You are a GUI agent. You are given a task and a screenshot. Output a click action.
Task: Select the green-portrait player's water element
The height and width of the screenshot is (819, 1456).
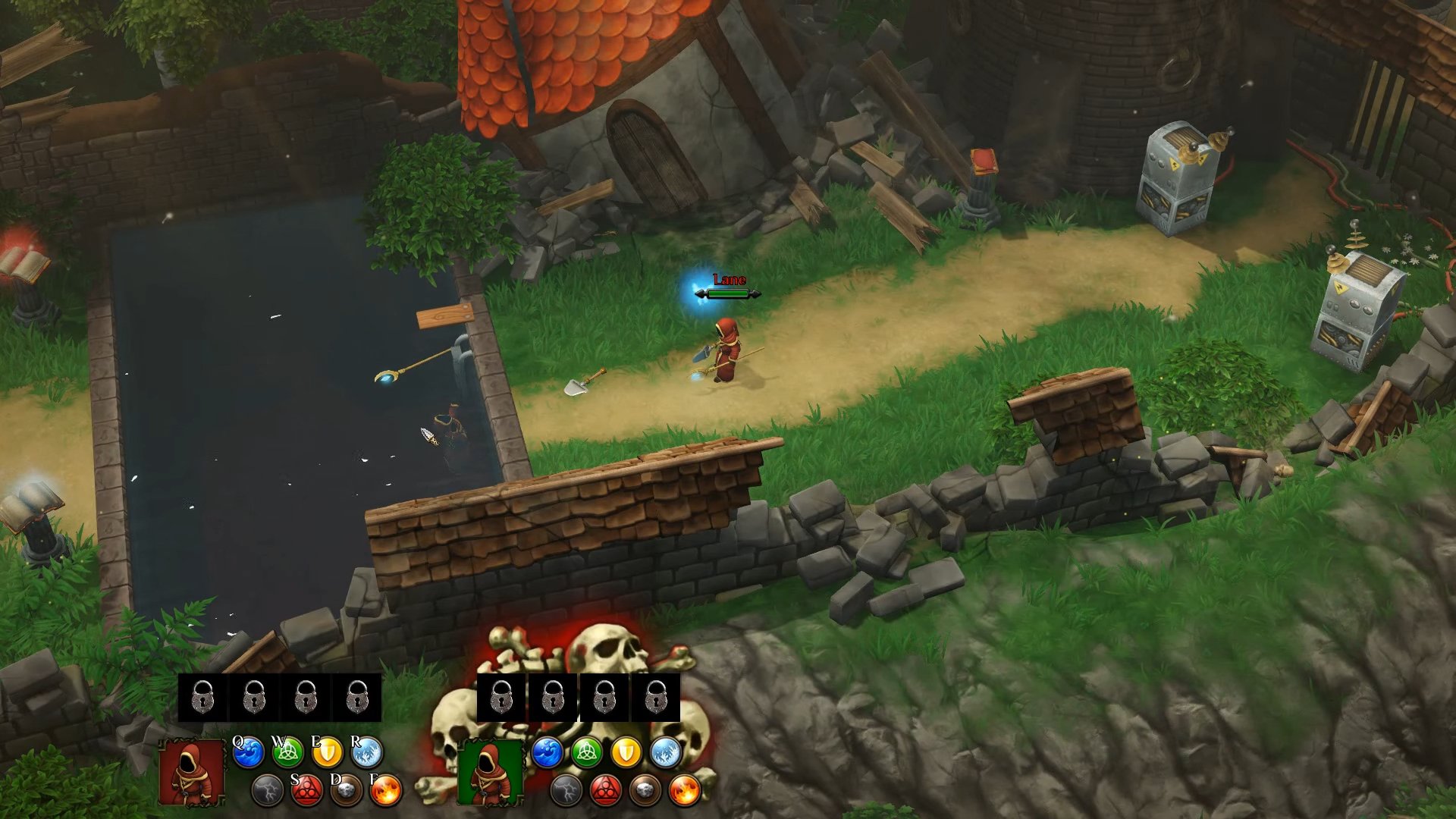[548, 753]
